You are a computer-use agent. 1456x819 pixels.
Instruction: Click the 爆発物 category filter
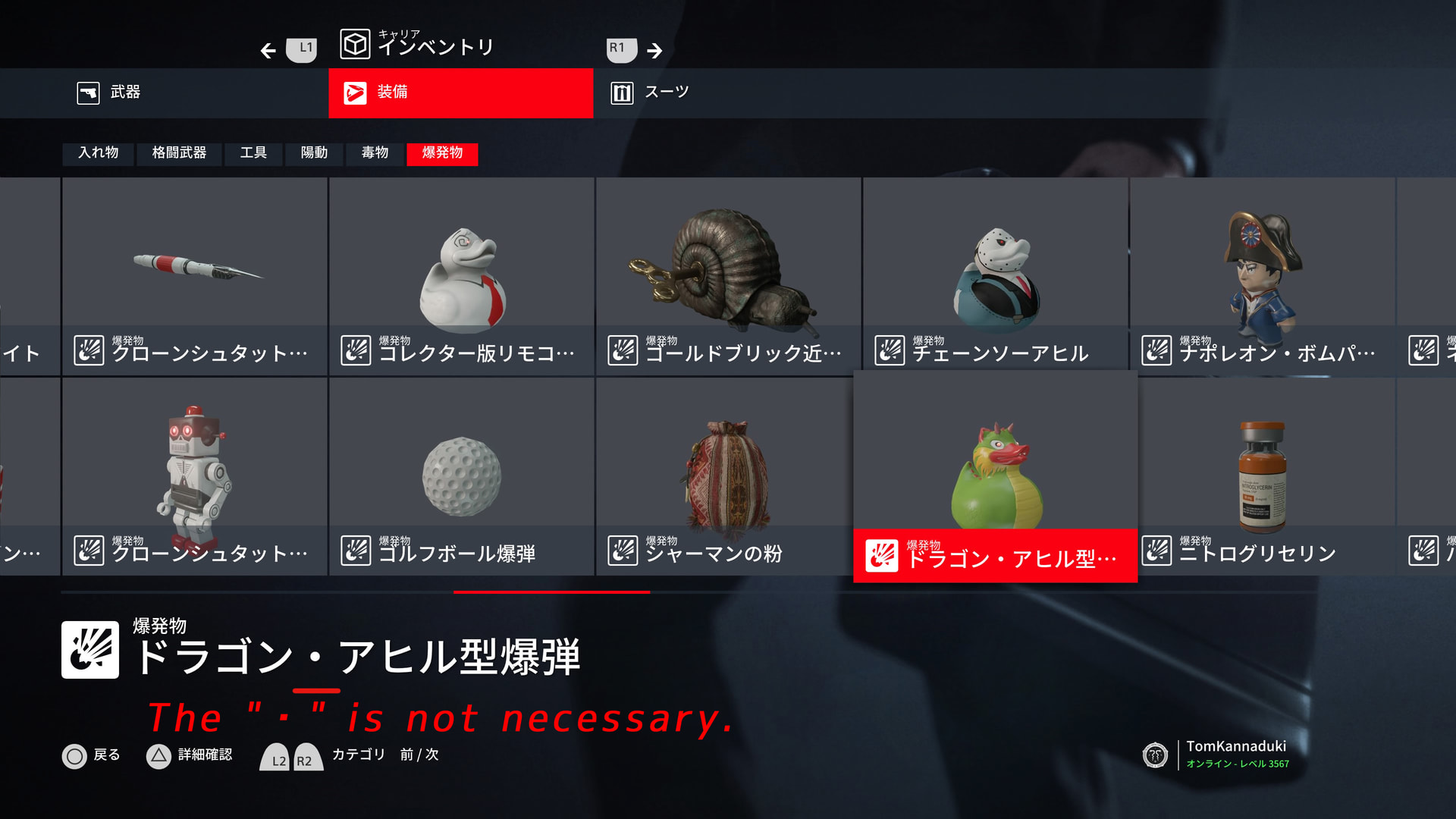click(442, 153)
